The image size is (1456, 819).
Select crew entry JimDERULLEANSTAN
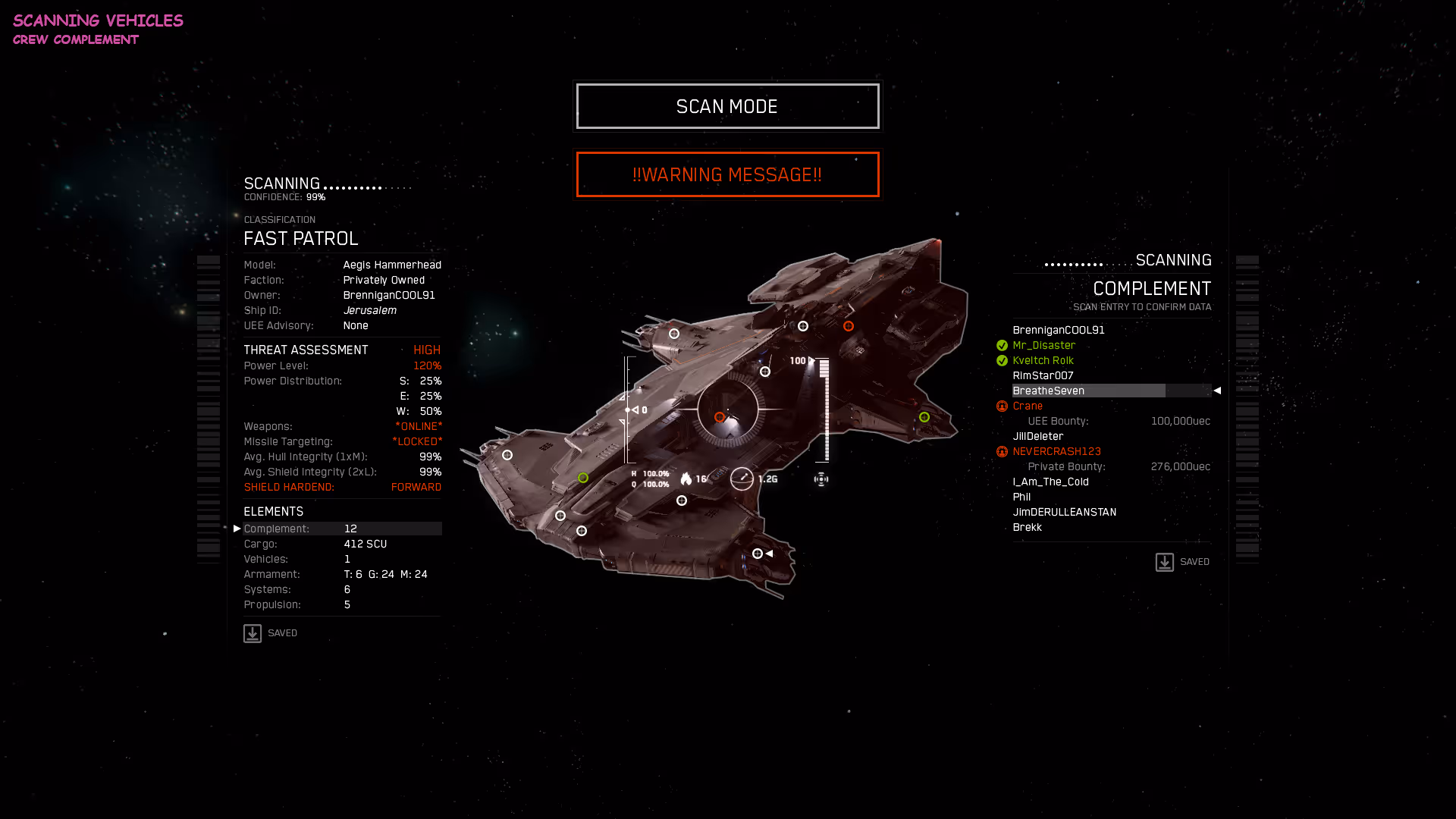[x=1065, y=512]
